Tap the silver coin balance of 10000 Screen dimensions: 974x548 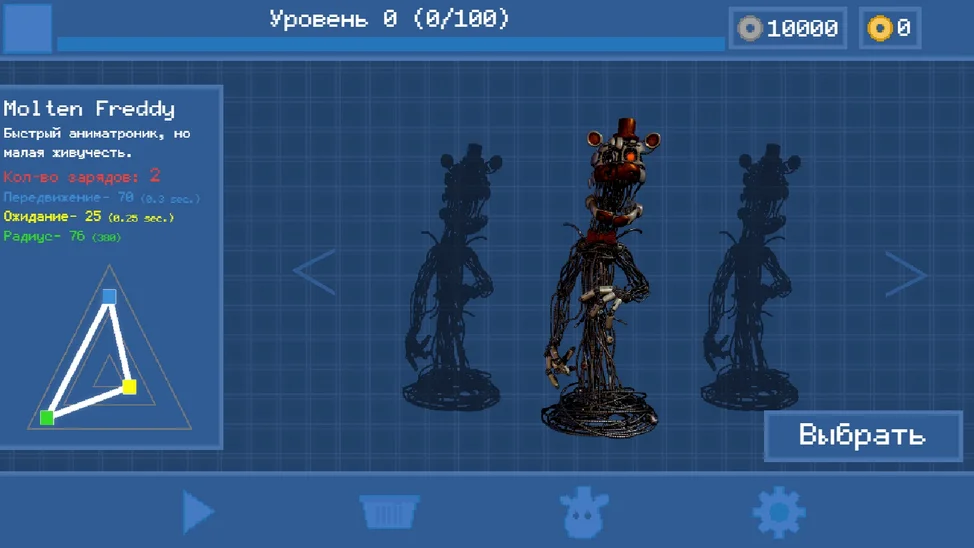click(788, 28)
